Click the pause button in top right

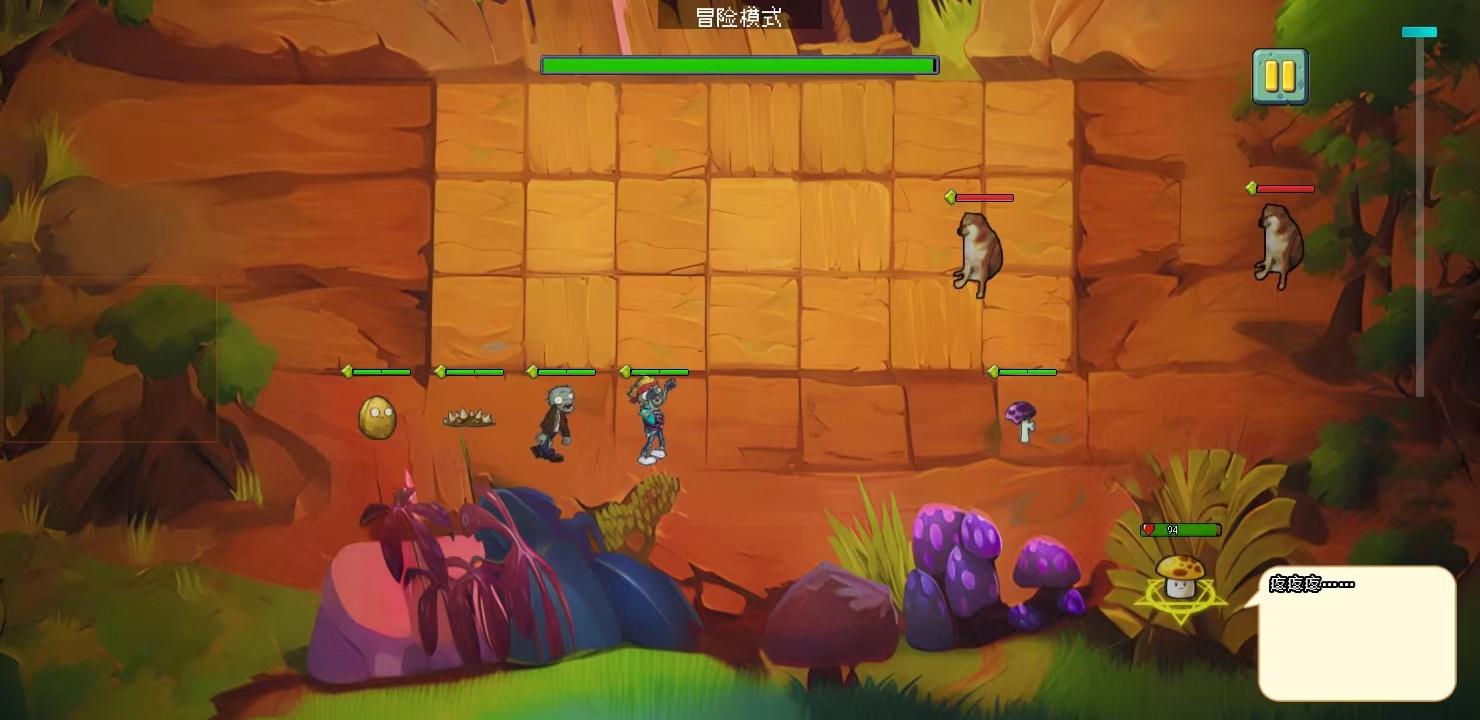tap(1280, 75)
